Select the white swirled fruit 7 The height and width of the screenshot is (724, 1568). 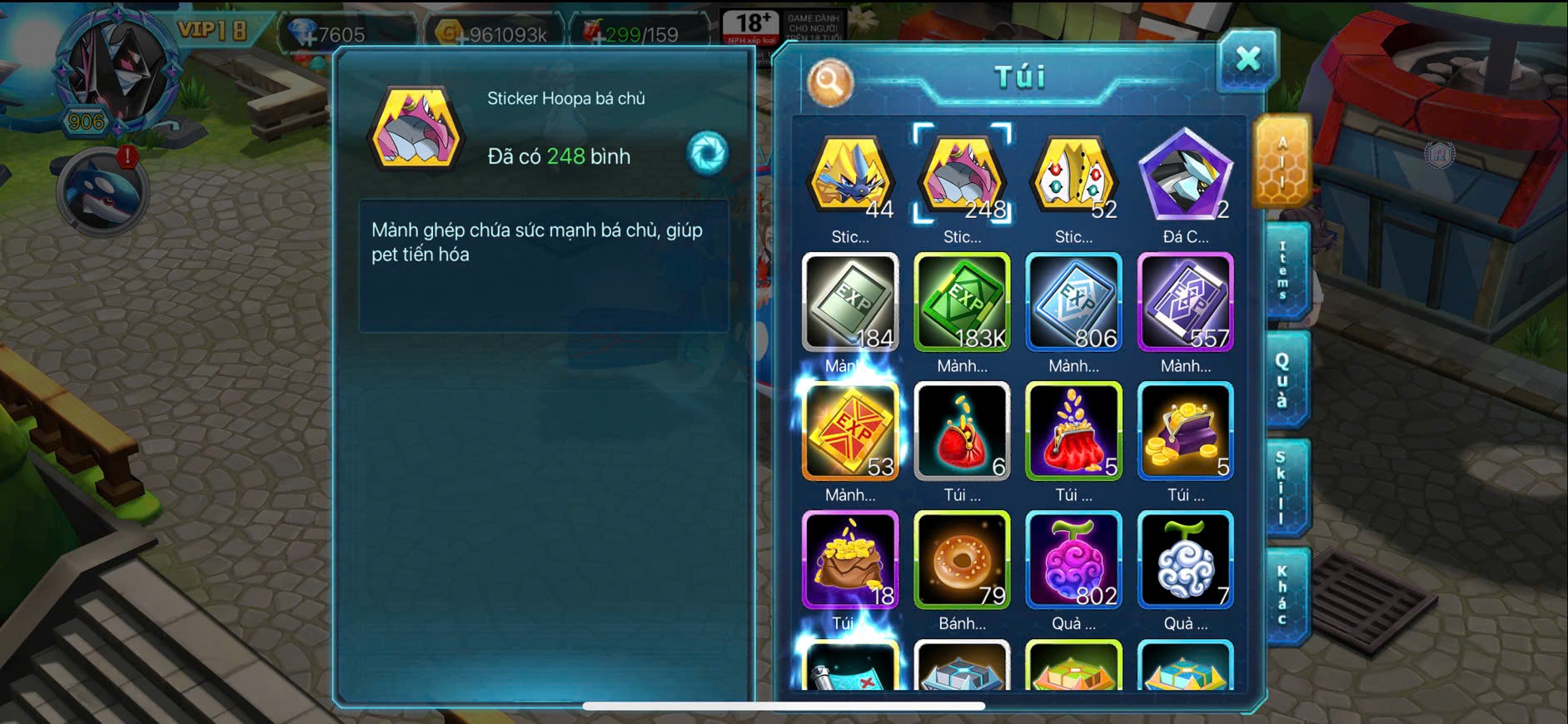1185,560
